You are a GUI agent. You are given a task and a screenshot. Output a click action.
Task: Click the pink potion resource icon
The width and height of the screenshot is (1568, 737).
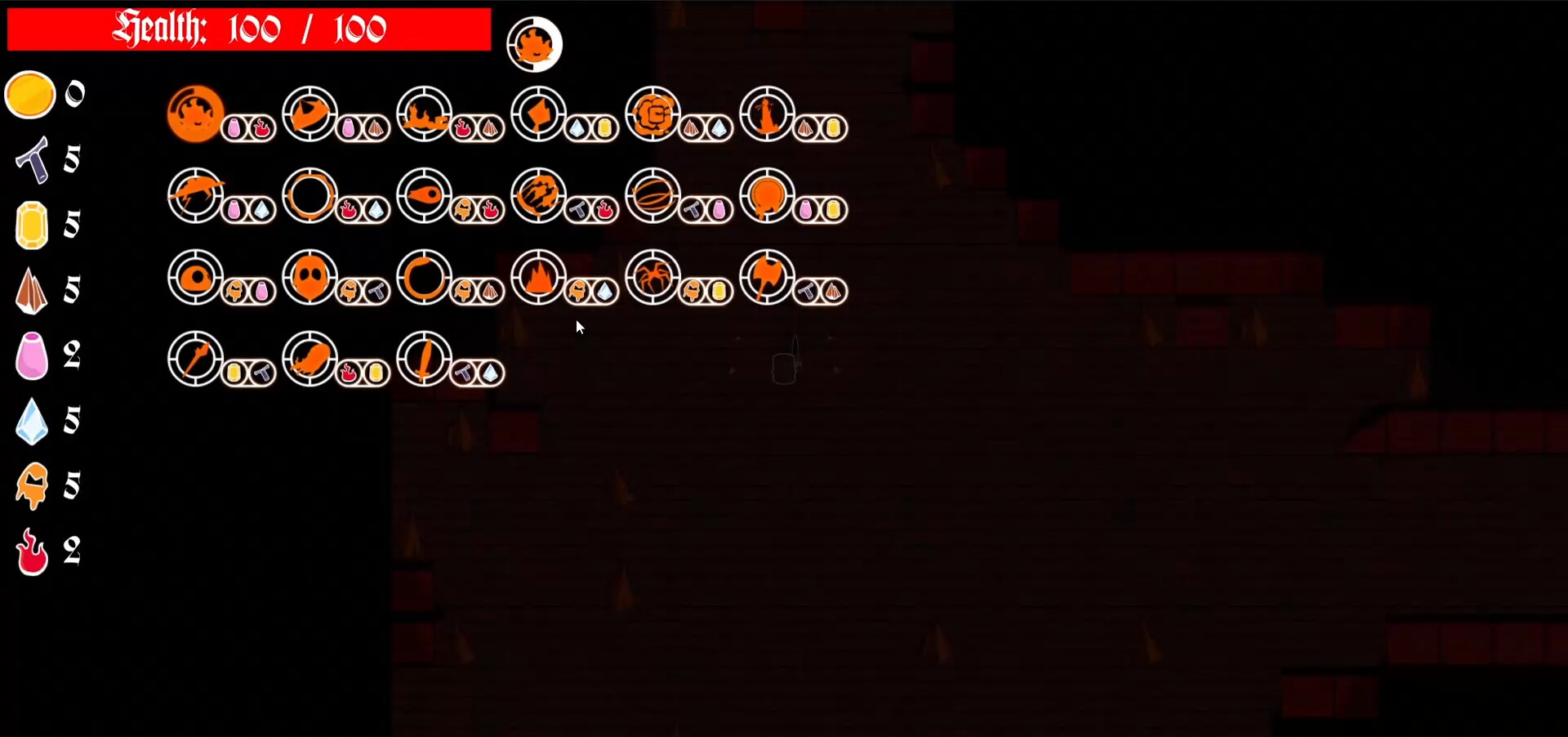(31, 355)
